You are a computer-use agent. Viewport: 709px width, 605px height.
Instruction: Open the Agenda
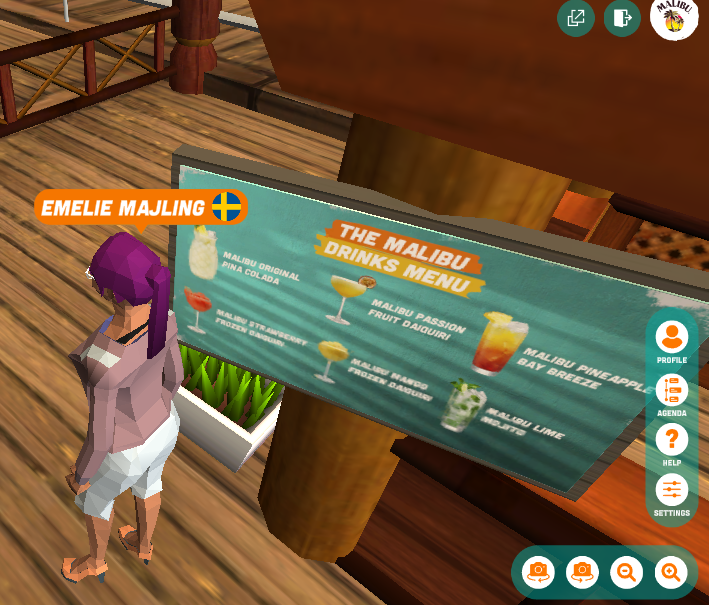pyautogui.click(x=671, y=391)
